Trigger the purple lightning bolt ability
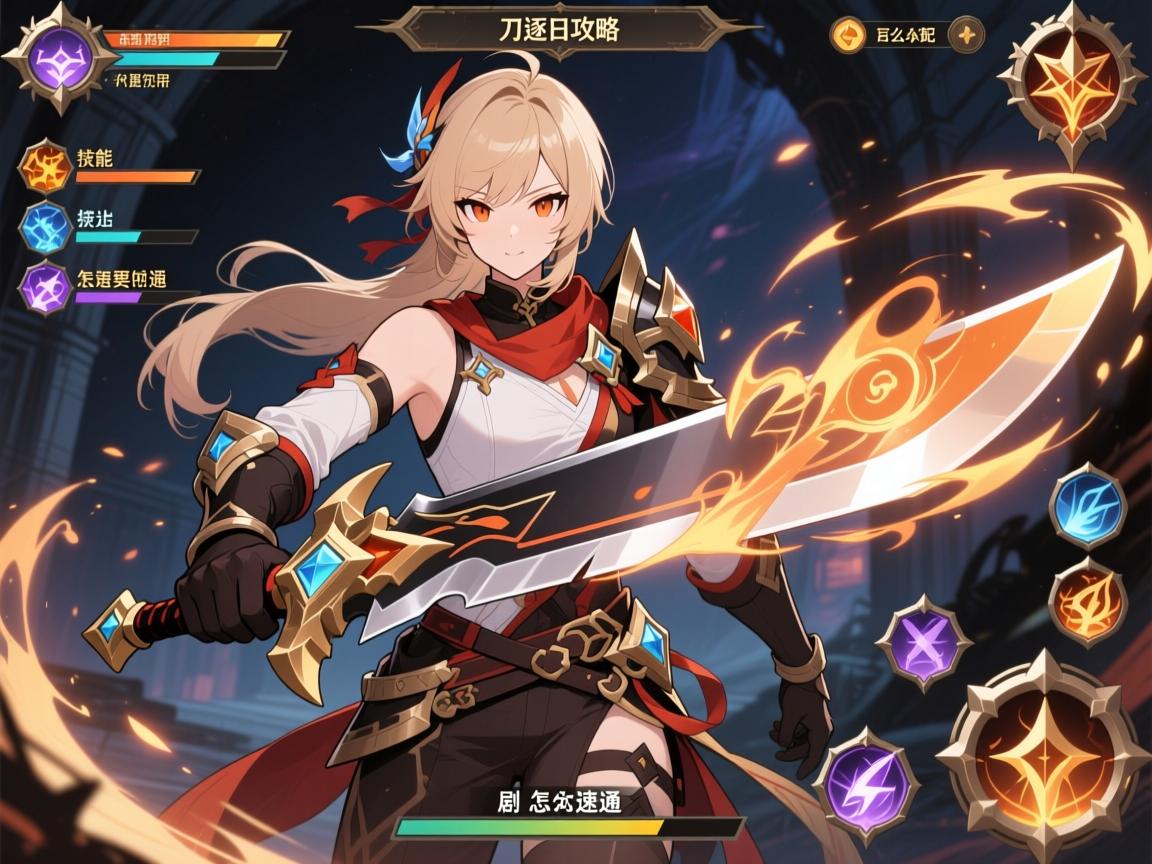 [x=866, y=780]
